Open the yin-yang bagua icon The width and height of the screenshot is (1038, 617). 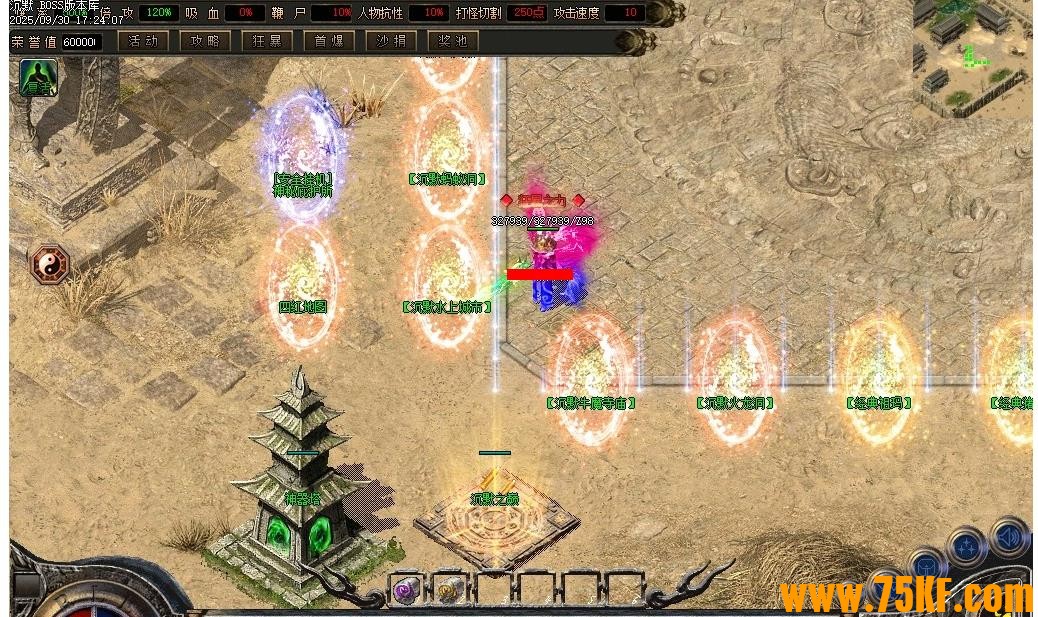(48, 263)
